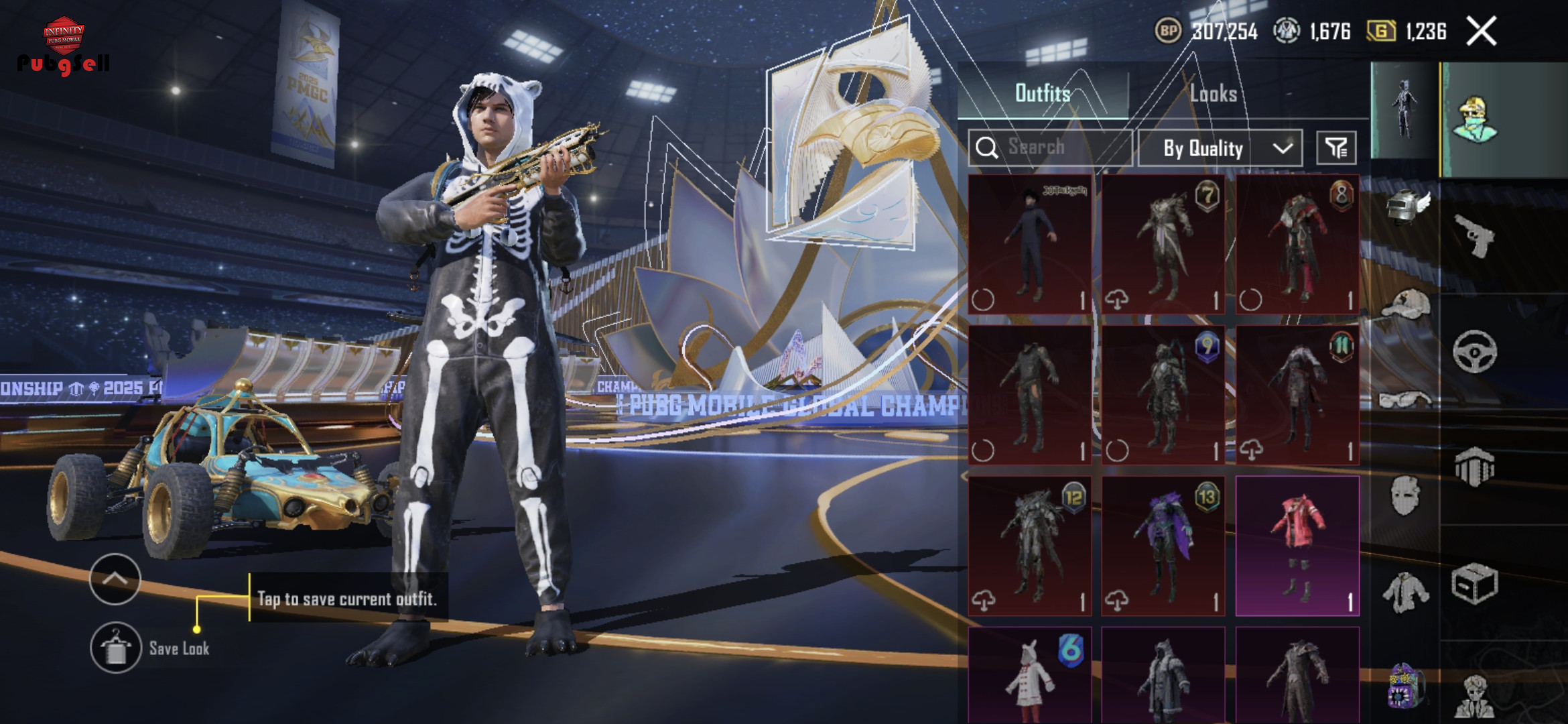The width and height of the screenshot is (1568, 724).
Task: Close the wardrobe with the X button
Action: [x=1481, y=32]
